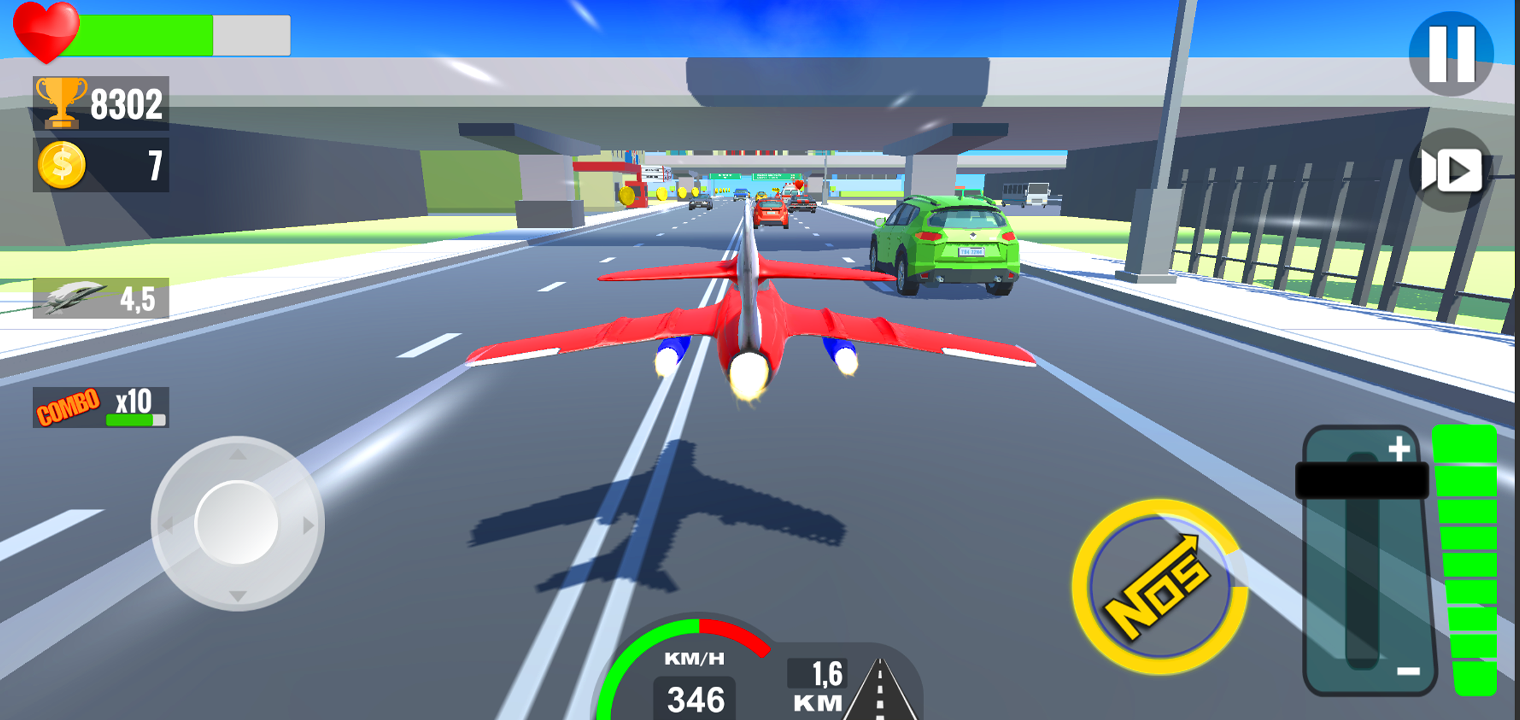Tap the plus sign on the throttle control

[1401, 447]
